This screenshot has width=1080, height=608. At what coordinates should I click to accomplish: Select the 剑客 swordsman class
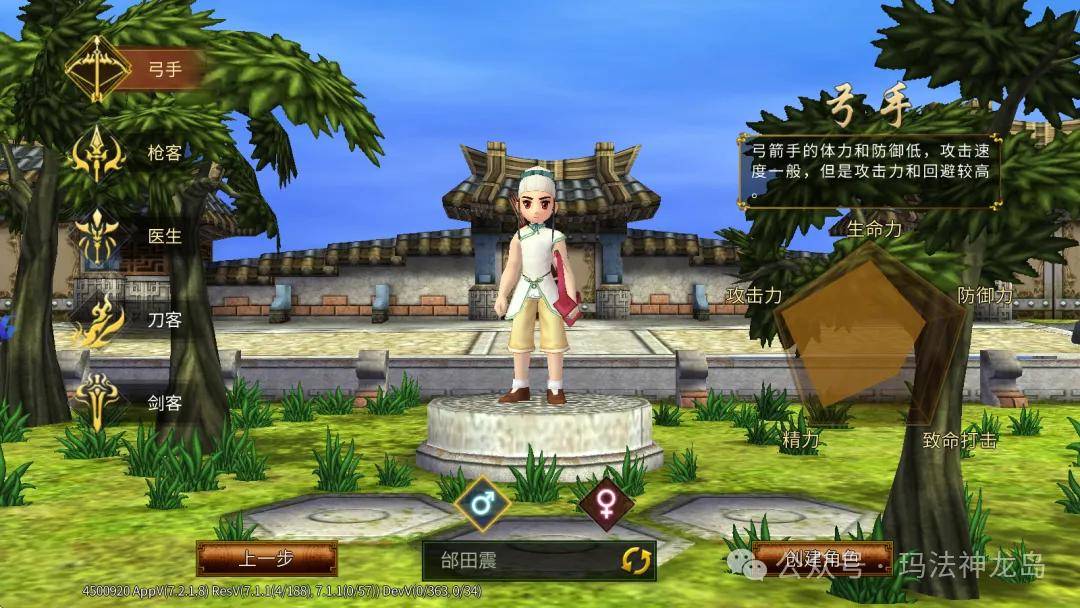click(100, 402)
